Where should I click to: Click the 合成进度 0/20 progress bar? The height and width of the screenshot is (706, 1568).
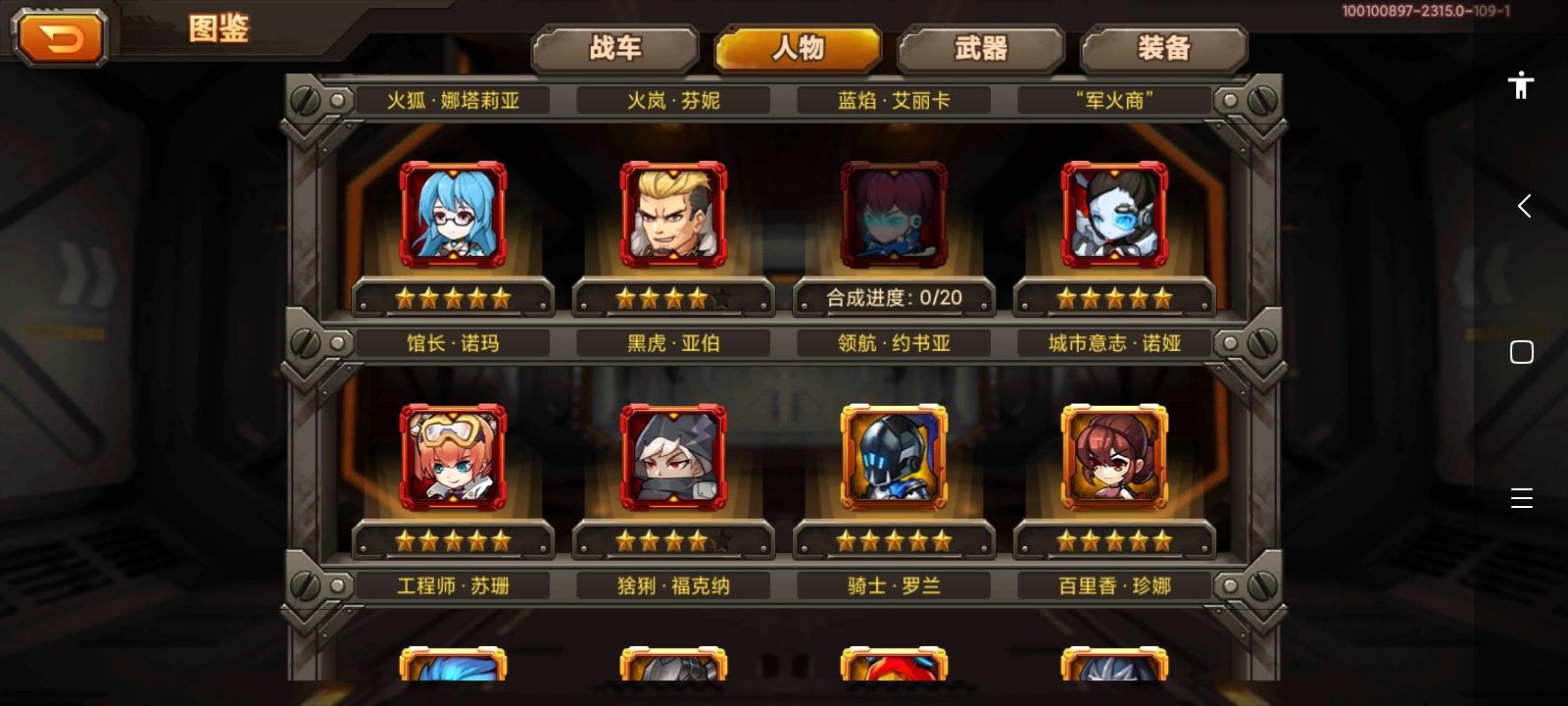tap(894, 297)
